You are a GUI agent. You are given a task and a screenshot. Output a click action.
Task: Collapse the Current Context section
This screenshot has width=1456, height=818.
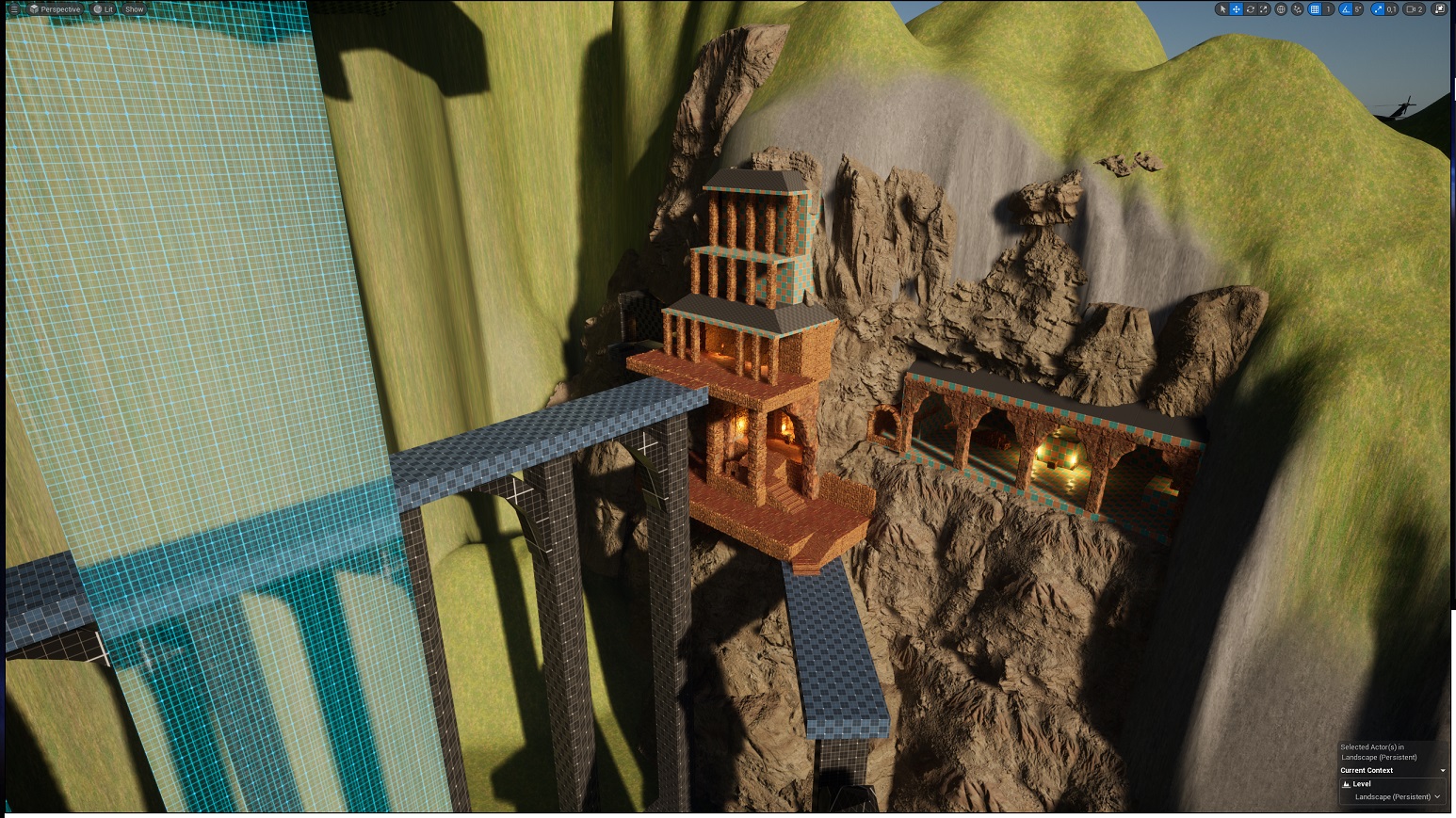point(1442,771)
